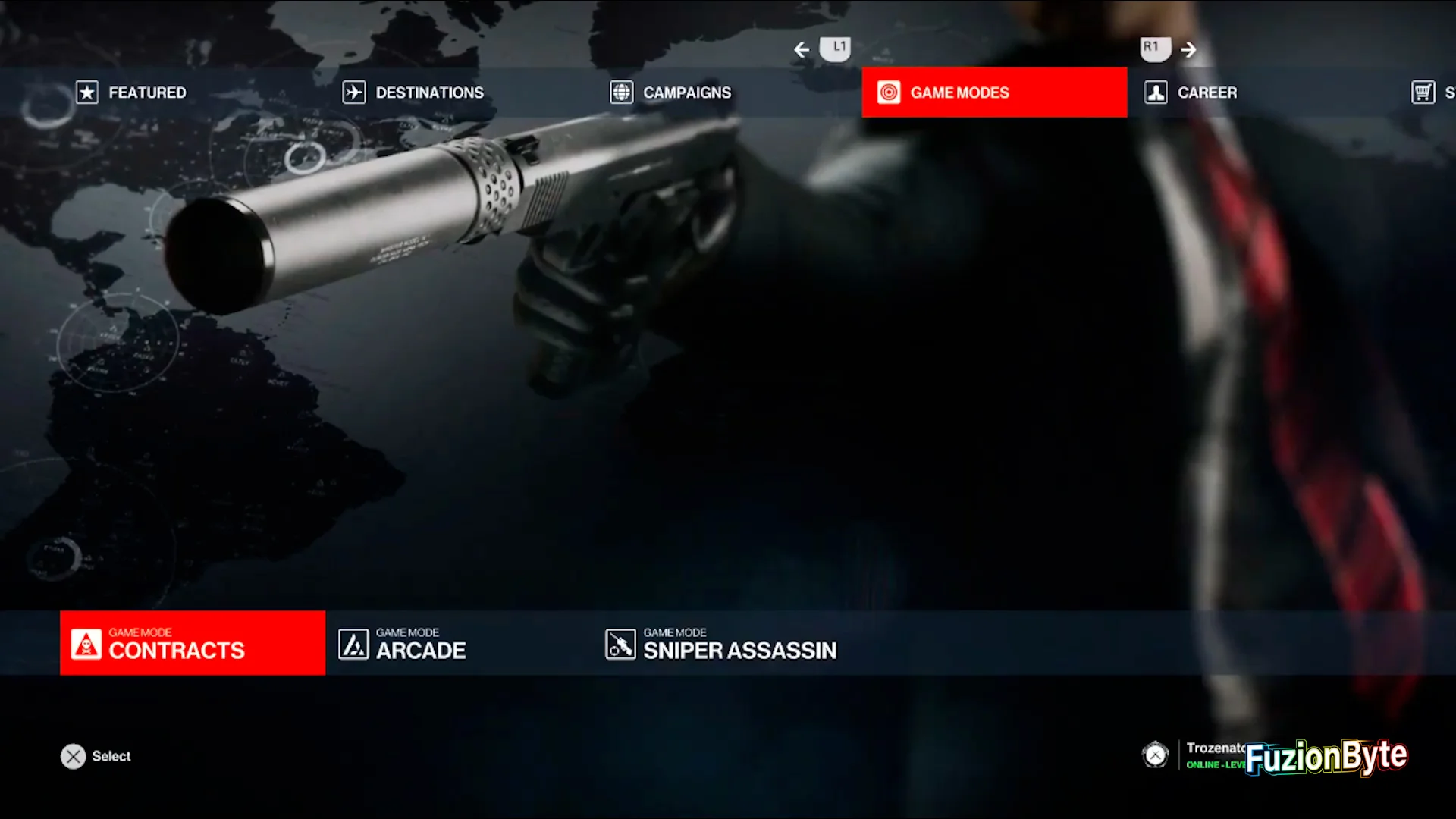This screenshot has height=819, width=1456.
Task: Show the Career tab
Action: pos(1191,93)
